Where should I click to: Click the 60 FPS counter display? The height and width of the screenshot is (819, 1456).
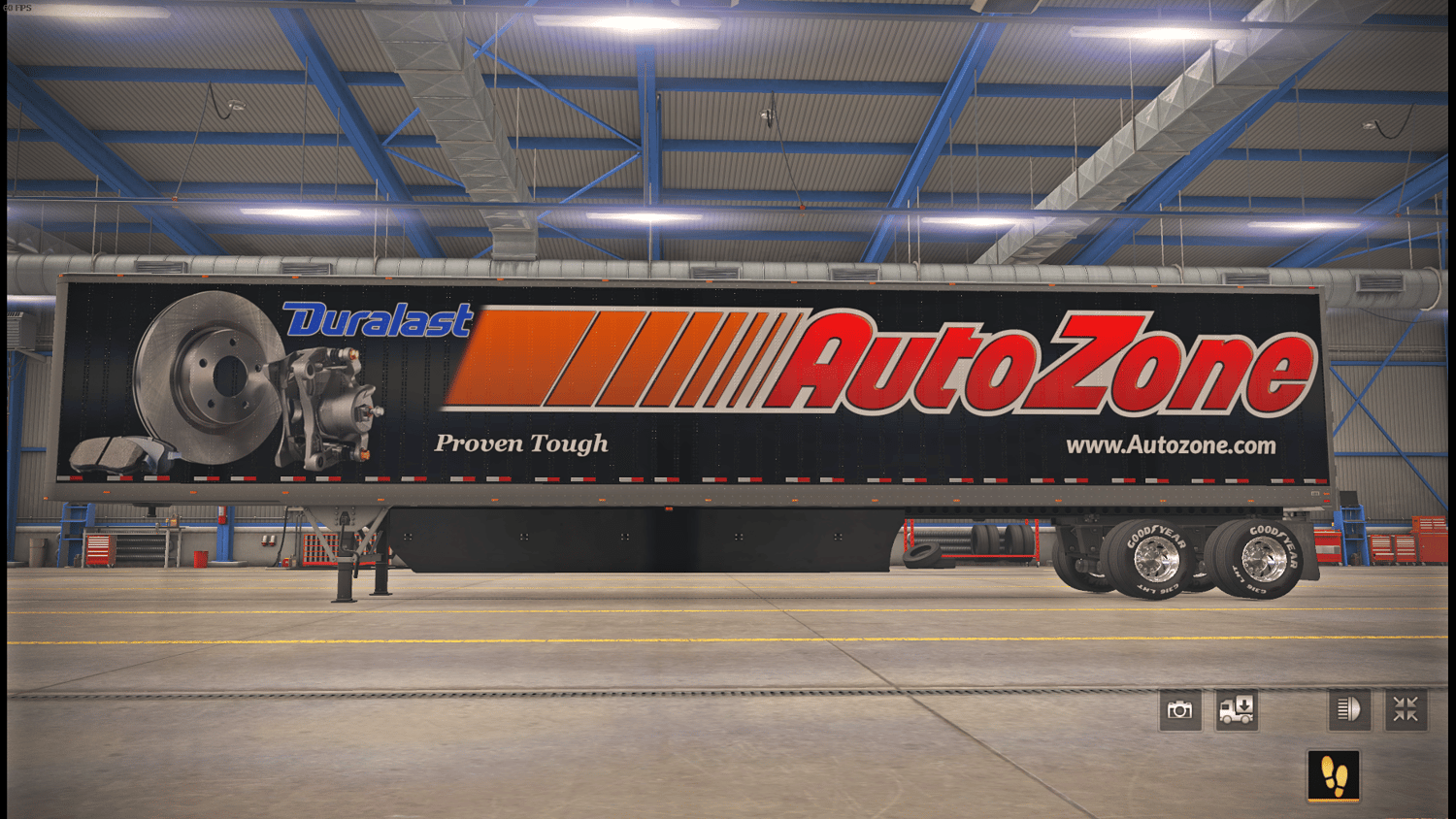(17, 6)
